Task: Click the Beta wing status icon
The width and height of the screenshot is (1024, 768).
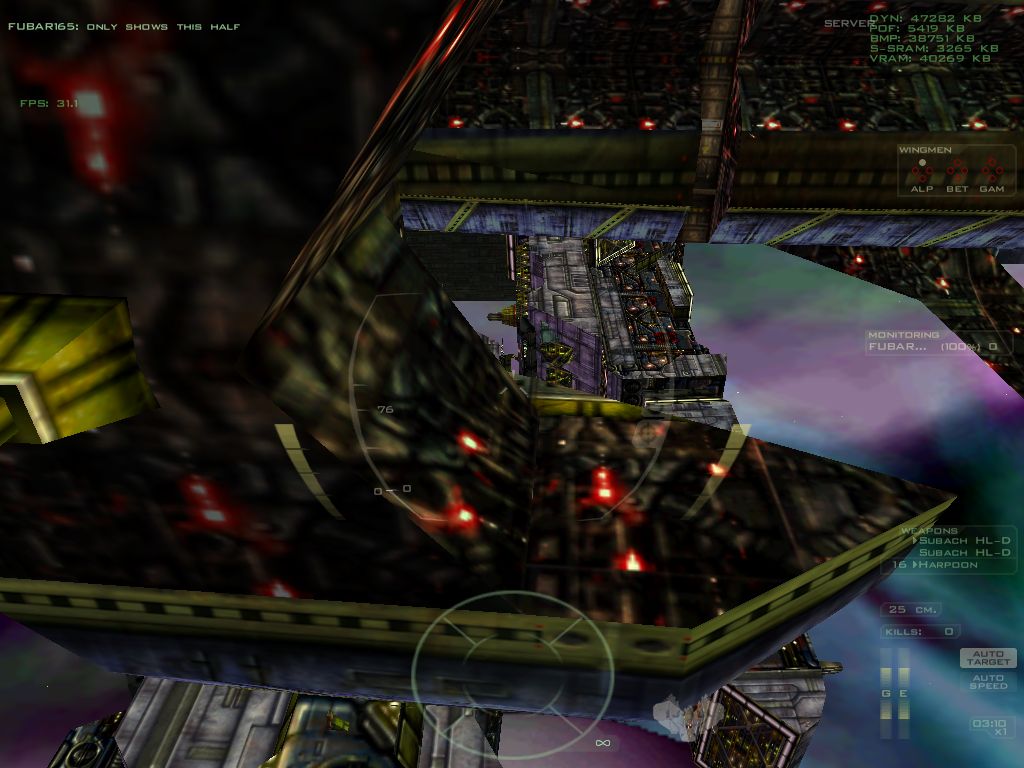Action: [x=957, y=172]
